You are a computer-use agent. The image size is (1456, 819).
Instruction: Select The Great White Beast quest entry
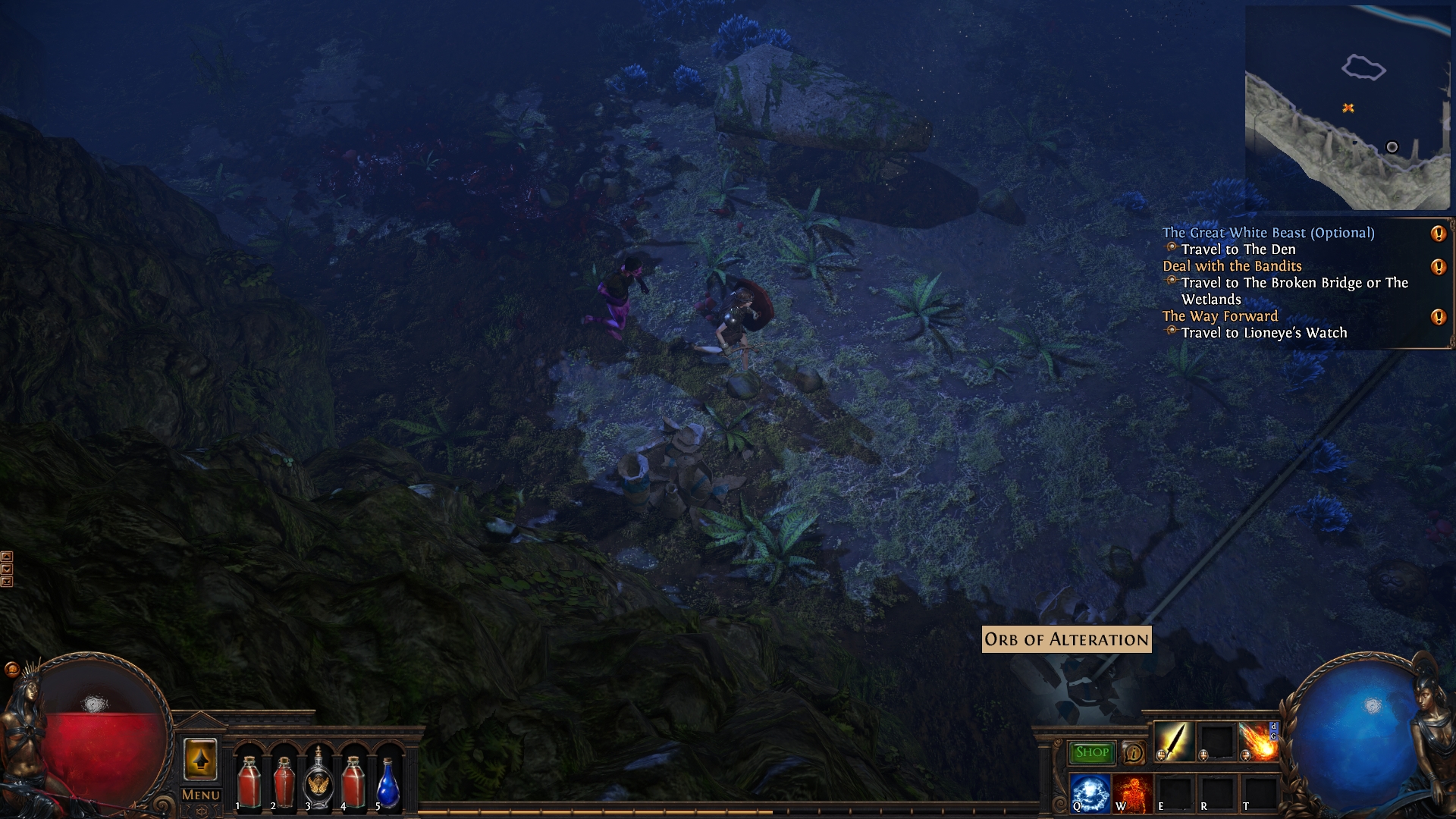pyautogui.click(x=1268, y=233)
